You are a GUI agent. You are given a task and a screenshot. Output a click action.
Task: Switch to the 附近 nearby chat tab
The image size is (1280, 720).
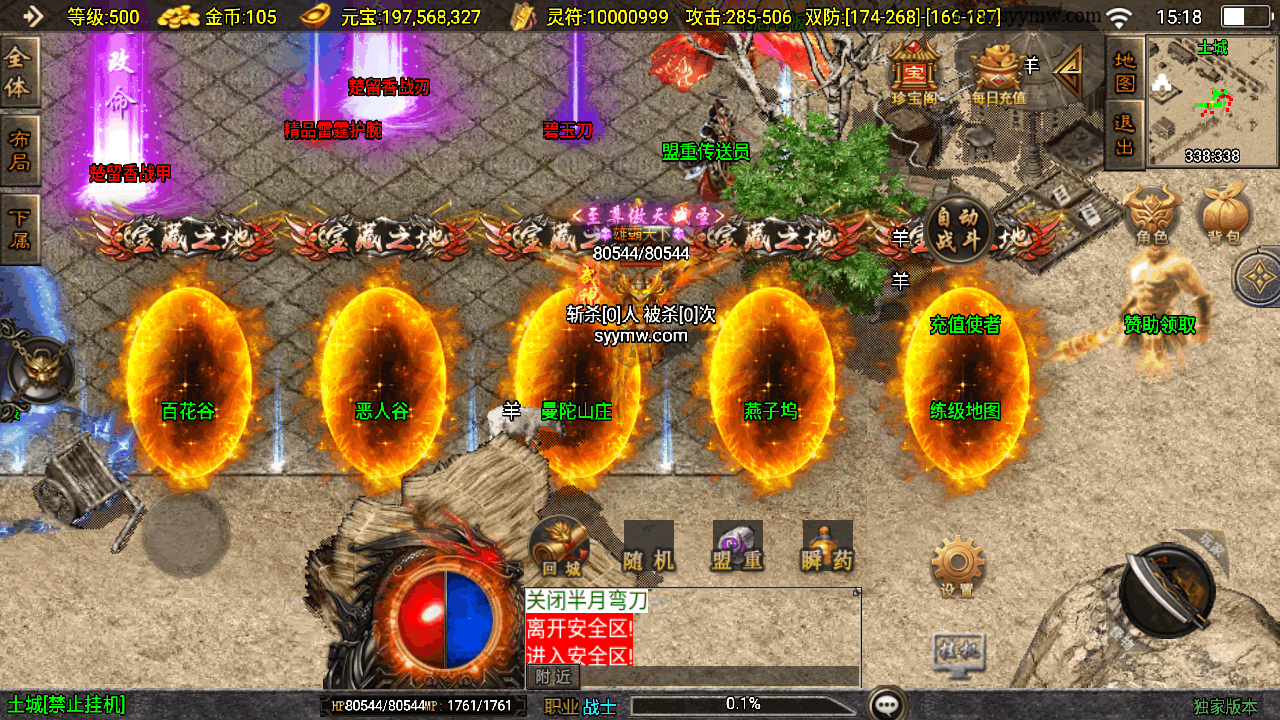(553, 677)
